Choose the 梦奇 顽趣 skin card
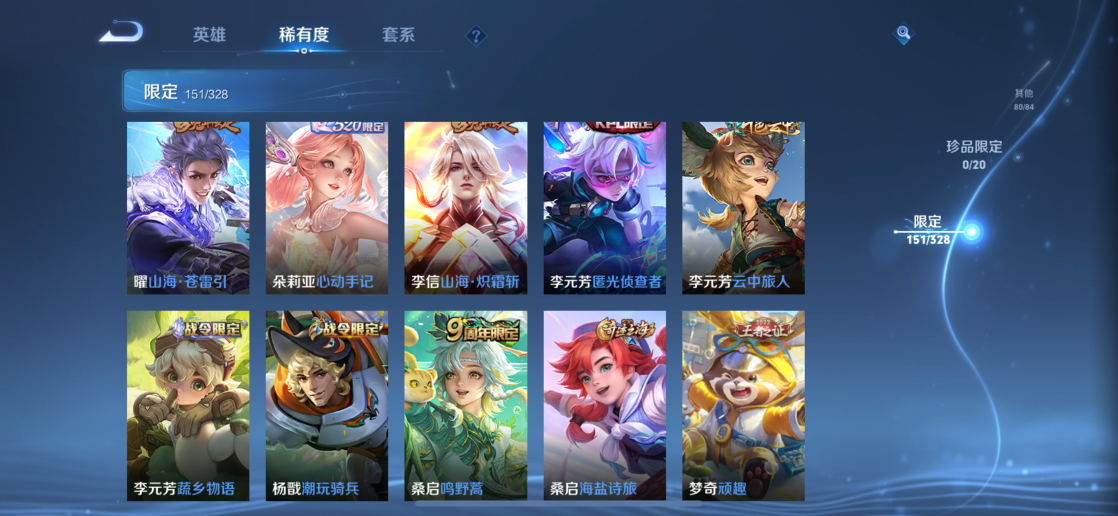 (743, 405)
